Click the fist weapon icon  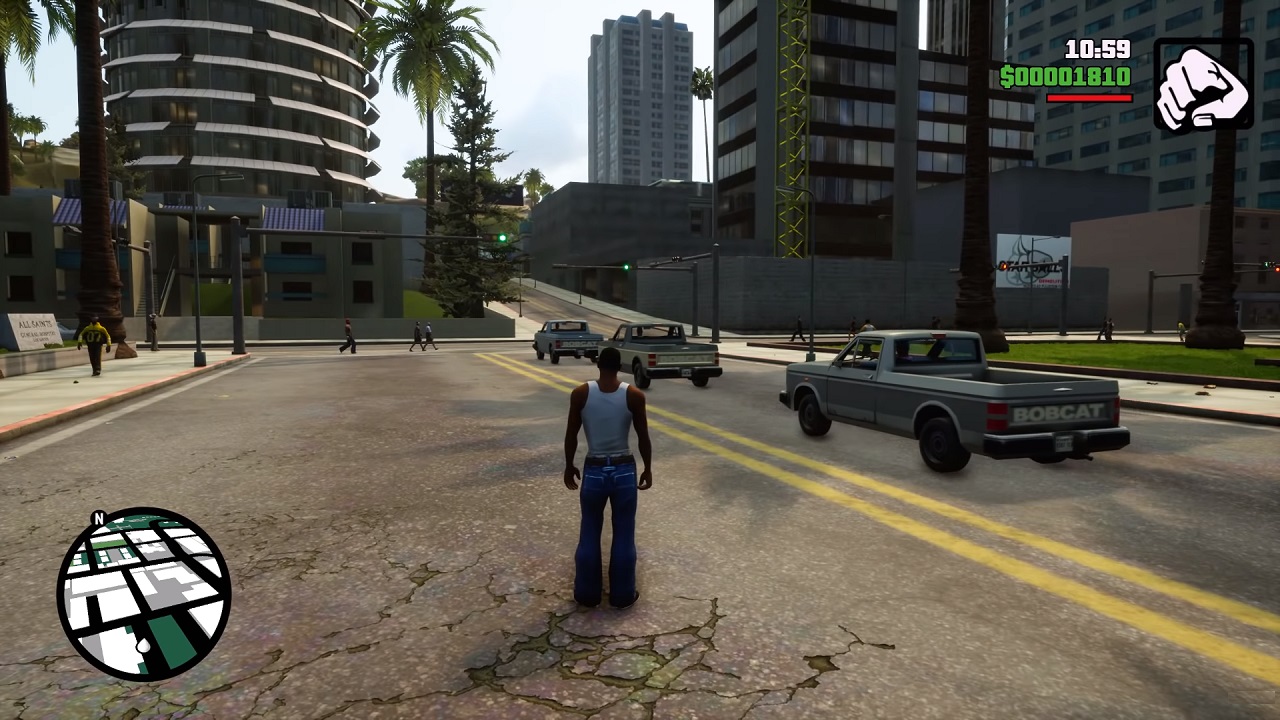tap(1203, 85)
